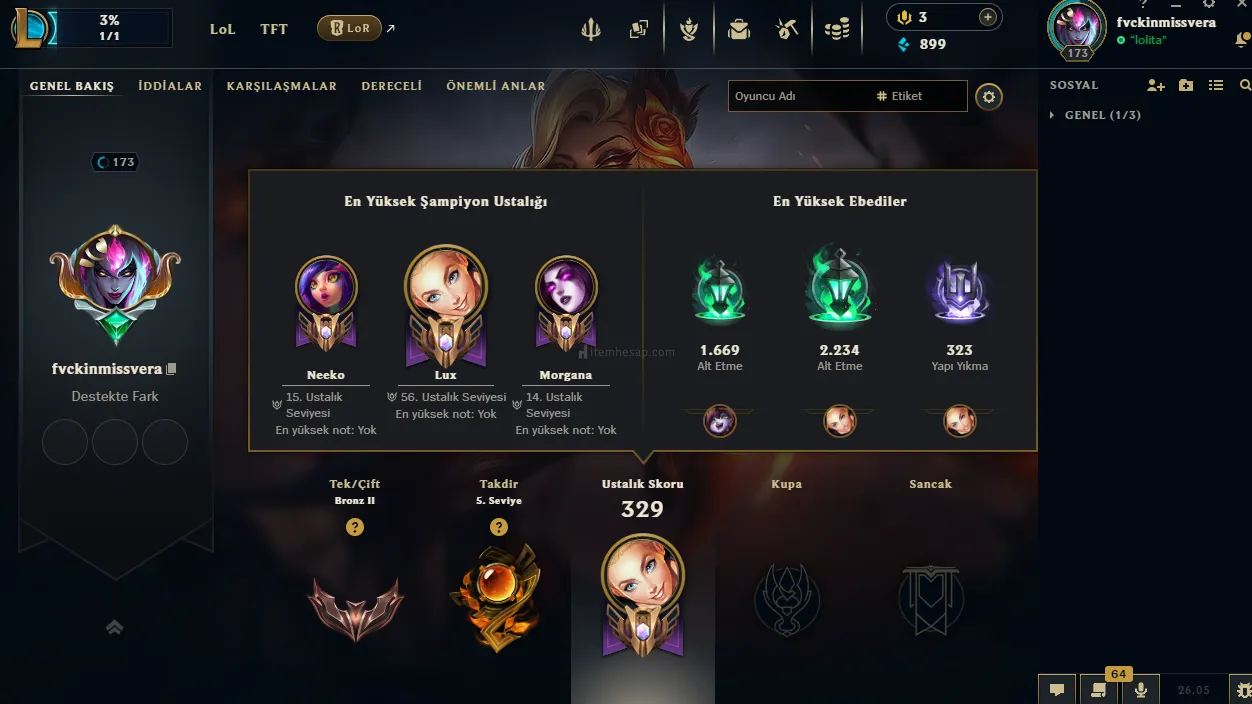Open the coin stack store icon

coord(837,30)
